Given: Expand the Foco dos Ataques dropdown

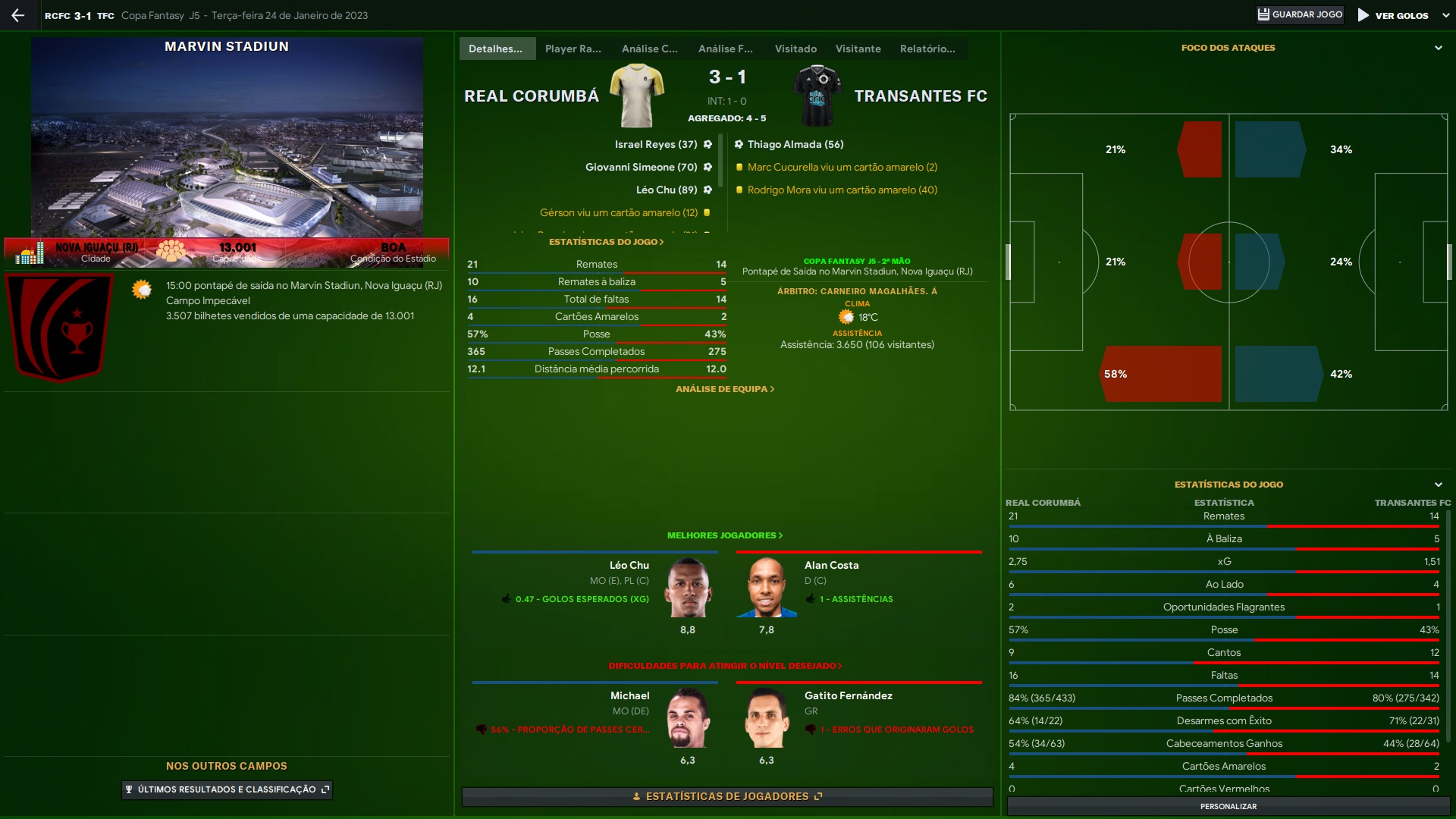Looking at the screenshot, I should click(1438, 48).
